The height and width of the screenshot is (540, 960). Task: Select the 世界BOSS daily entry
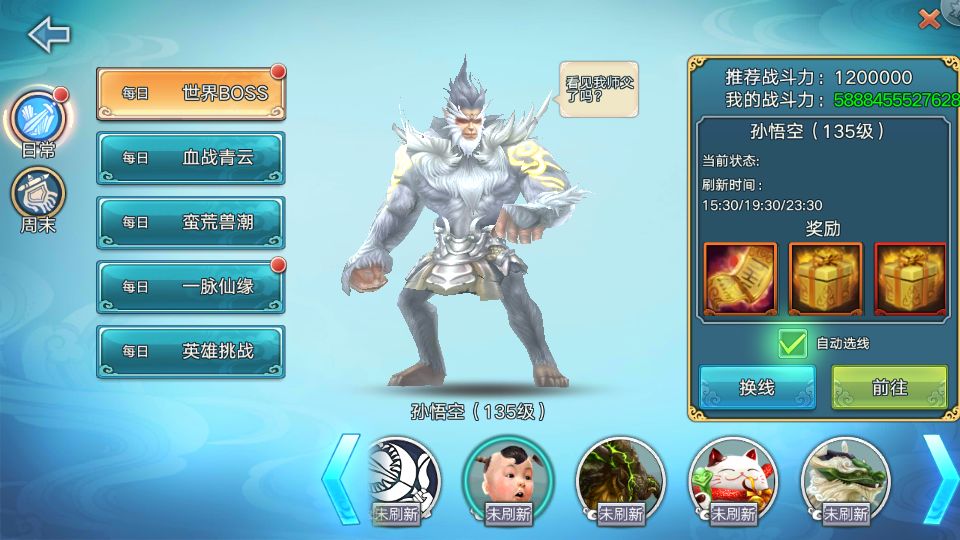pyautogui.click(x=190, y=93)
